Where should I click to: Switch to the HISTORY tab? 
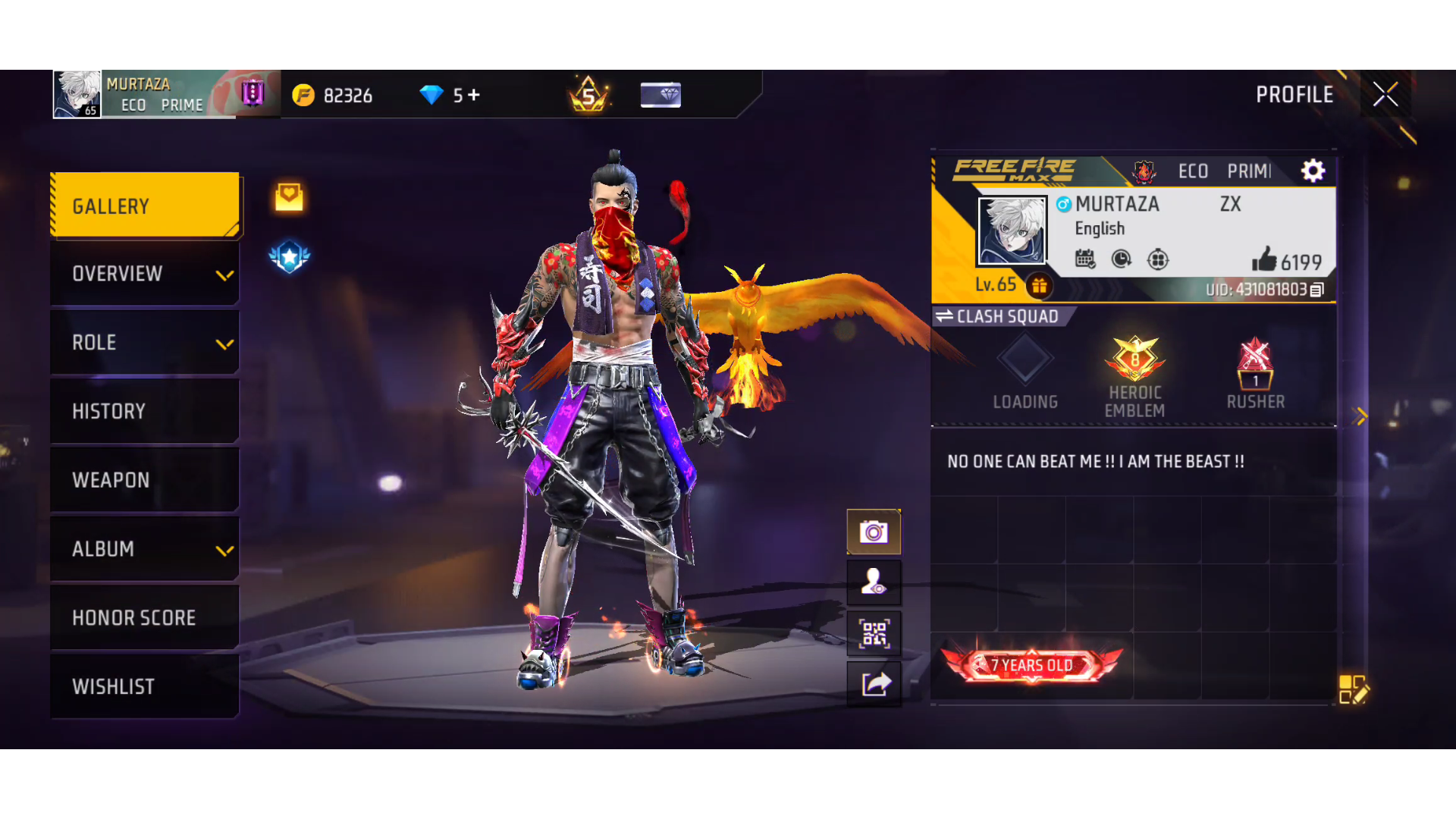(x=144, y=410)
